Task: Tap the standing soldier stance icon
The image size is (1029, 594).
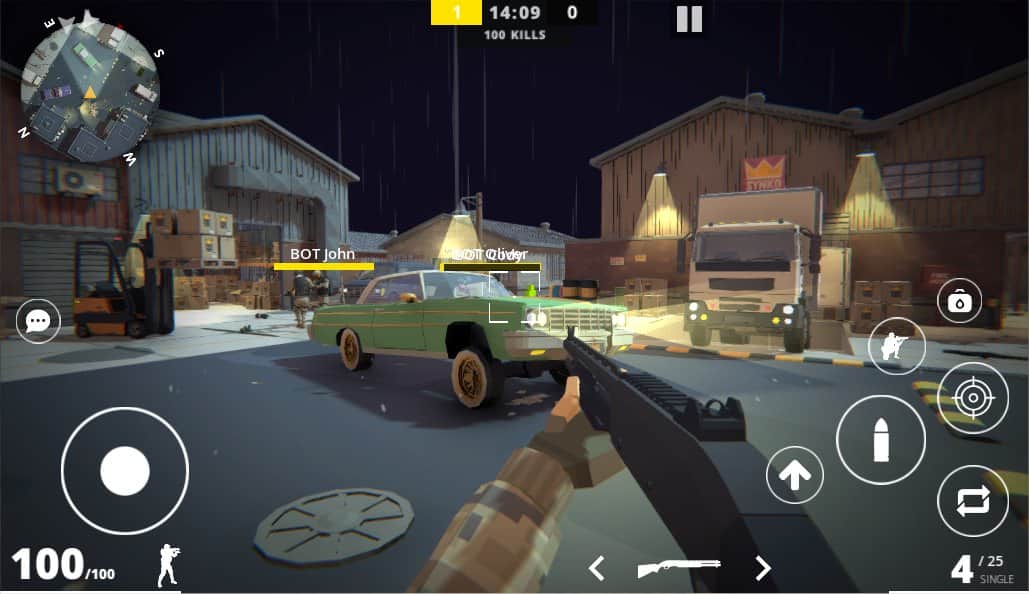Action: click(x=169, y=566)
